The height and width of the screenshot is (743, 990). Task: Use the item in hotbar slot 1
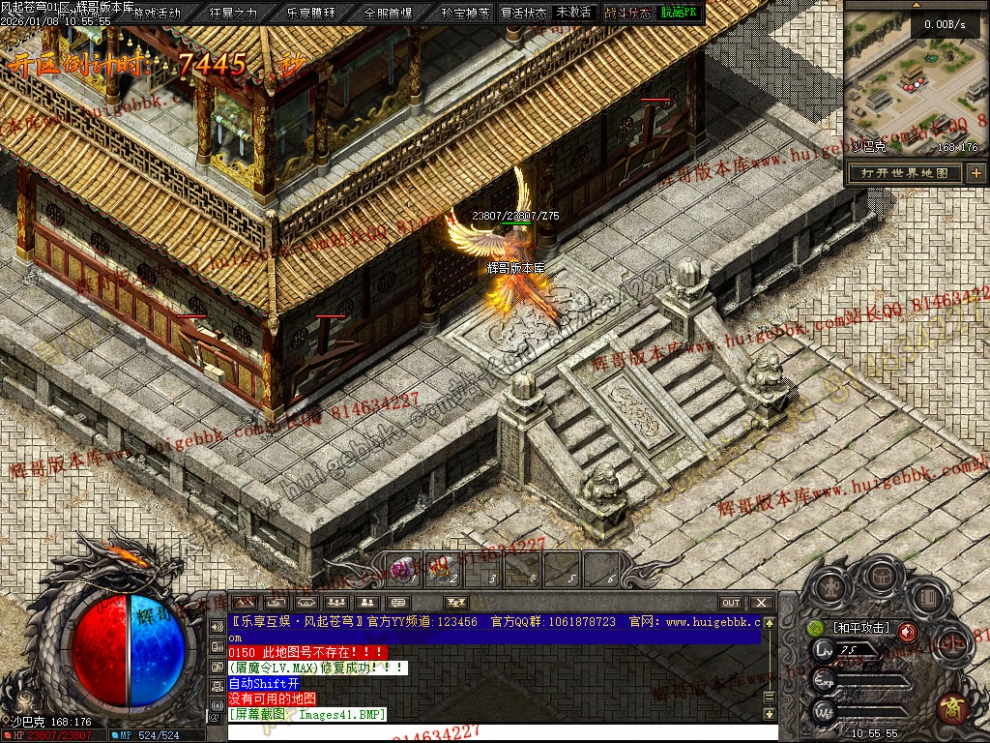click(404, 569)
